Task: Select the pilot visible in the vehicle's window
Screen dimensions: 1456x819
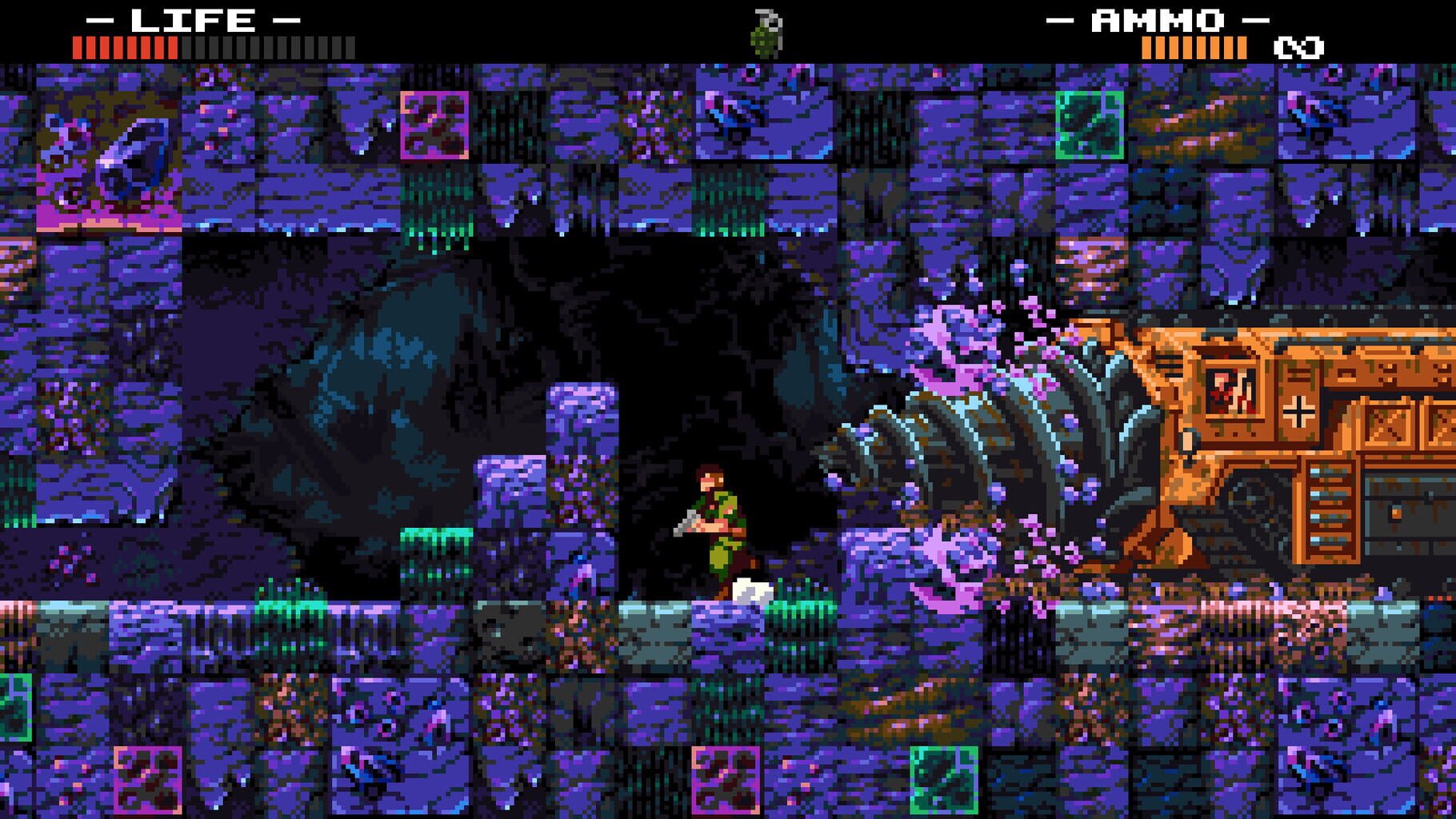Action: [1226, 390]
